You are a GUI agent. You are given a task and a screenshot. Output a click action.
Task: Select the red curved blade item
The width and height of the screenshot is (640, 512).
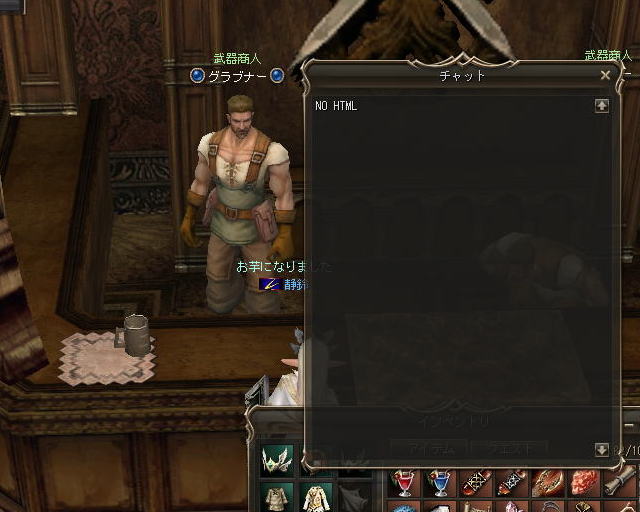click(548, 484)
